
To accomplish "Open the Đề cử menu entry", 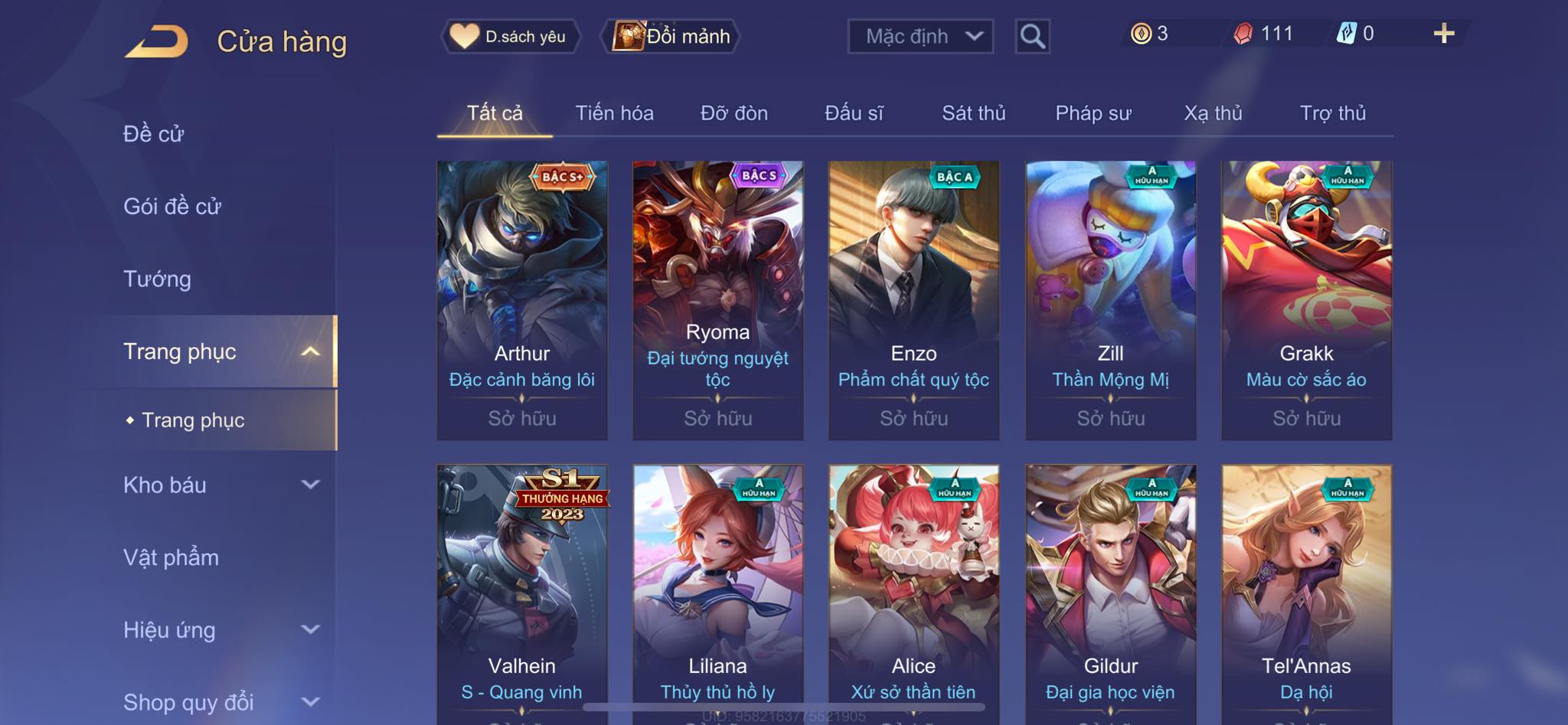I will 154,134.
